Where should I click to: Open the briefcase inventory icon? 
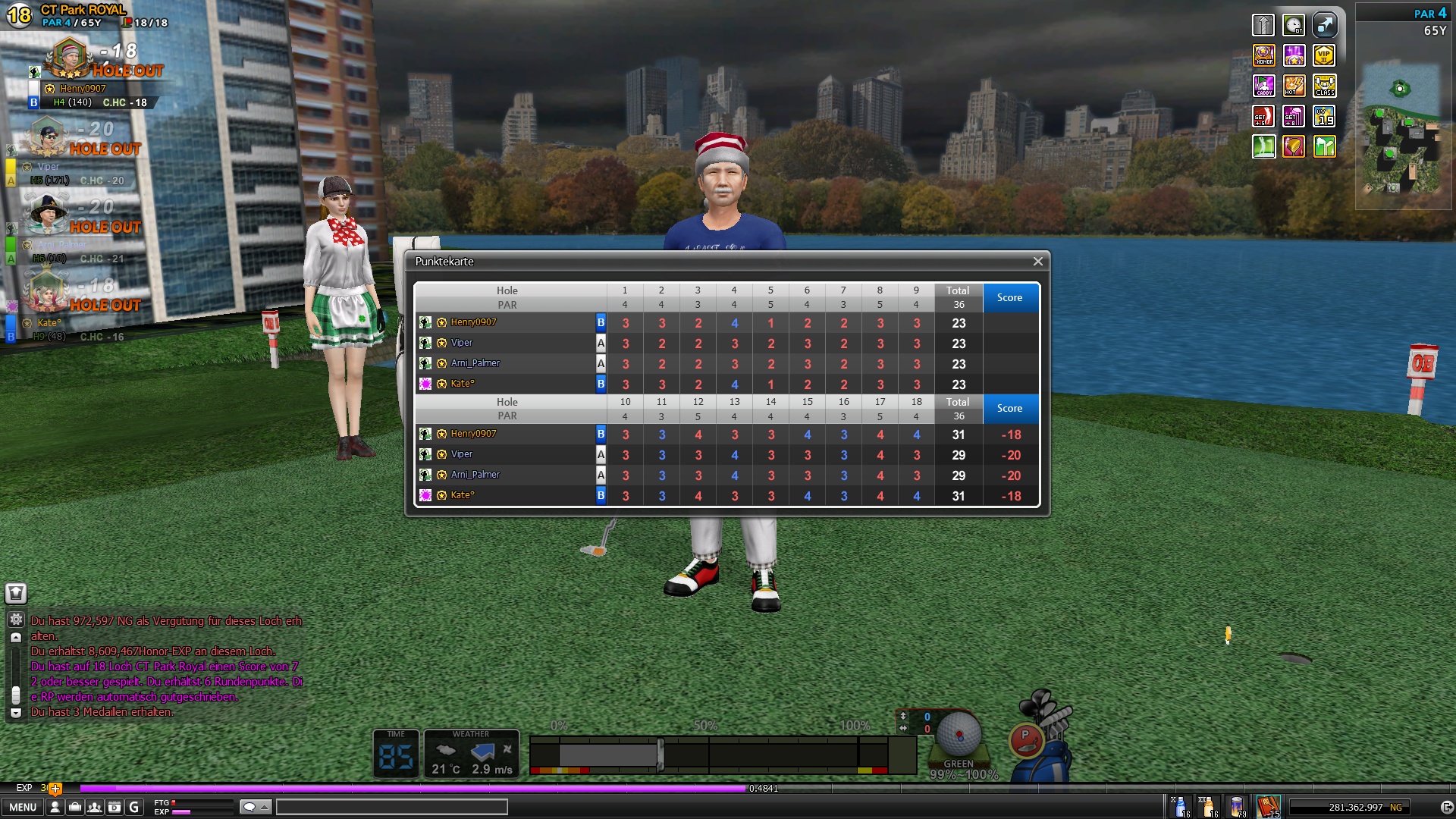coord(74,807)
